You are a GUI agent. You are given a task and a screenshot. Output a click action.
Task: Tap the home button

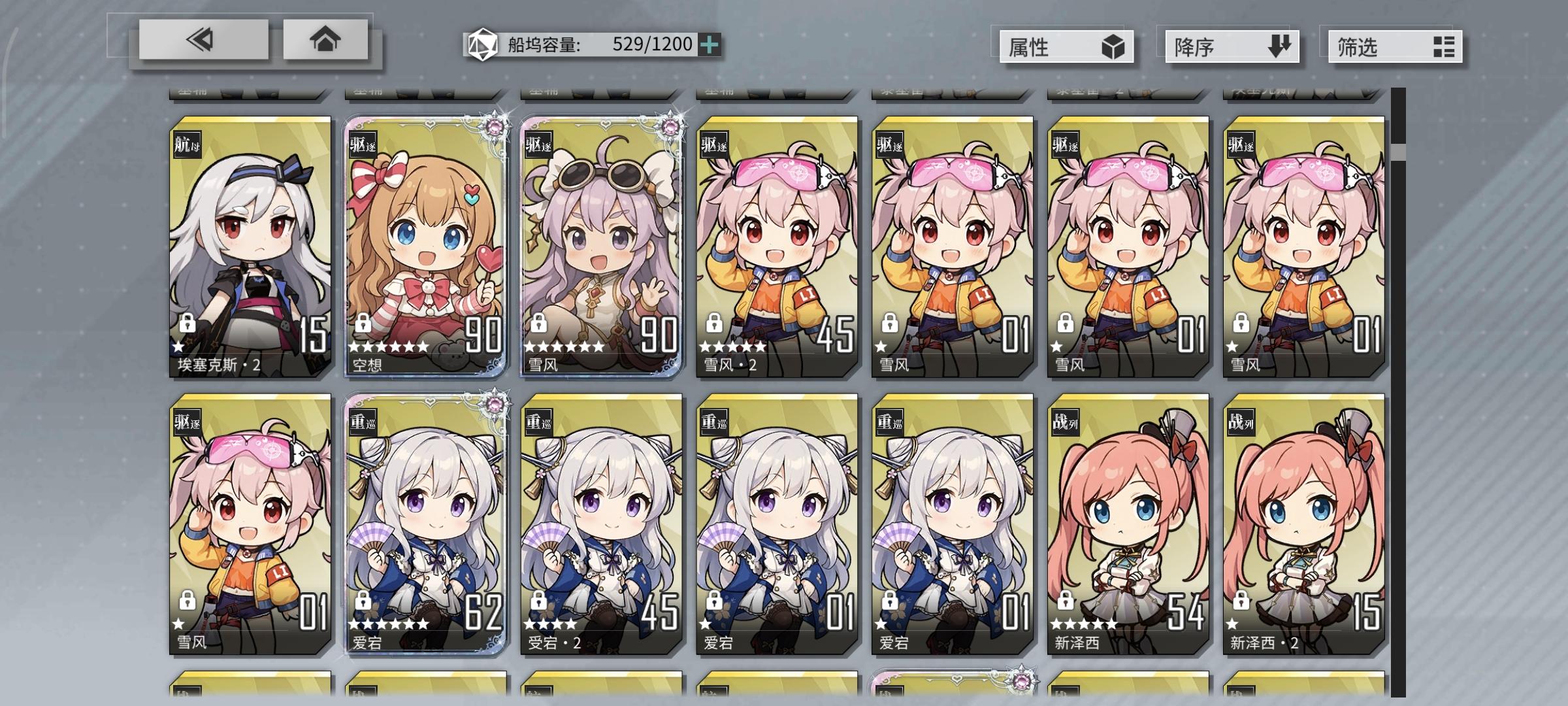coord(327,41)
